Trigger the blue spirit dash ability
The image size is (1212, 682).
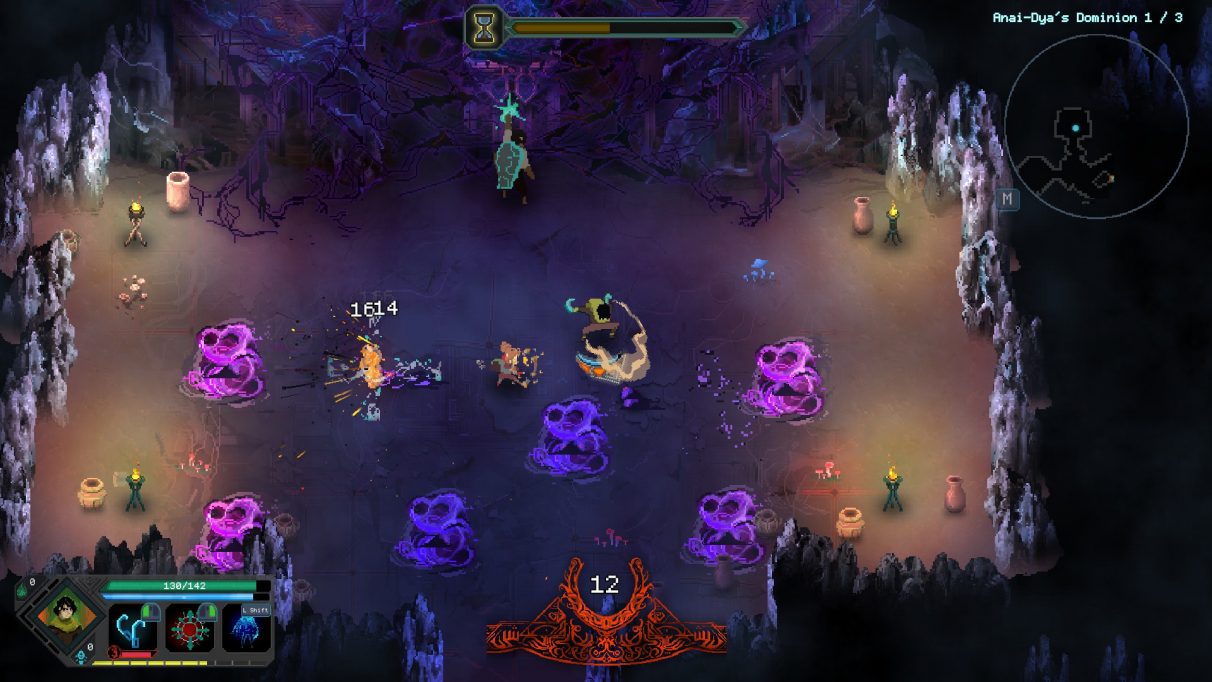click(246, 630)
